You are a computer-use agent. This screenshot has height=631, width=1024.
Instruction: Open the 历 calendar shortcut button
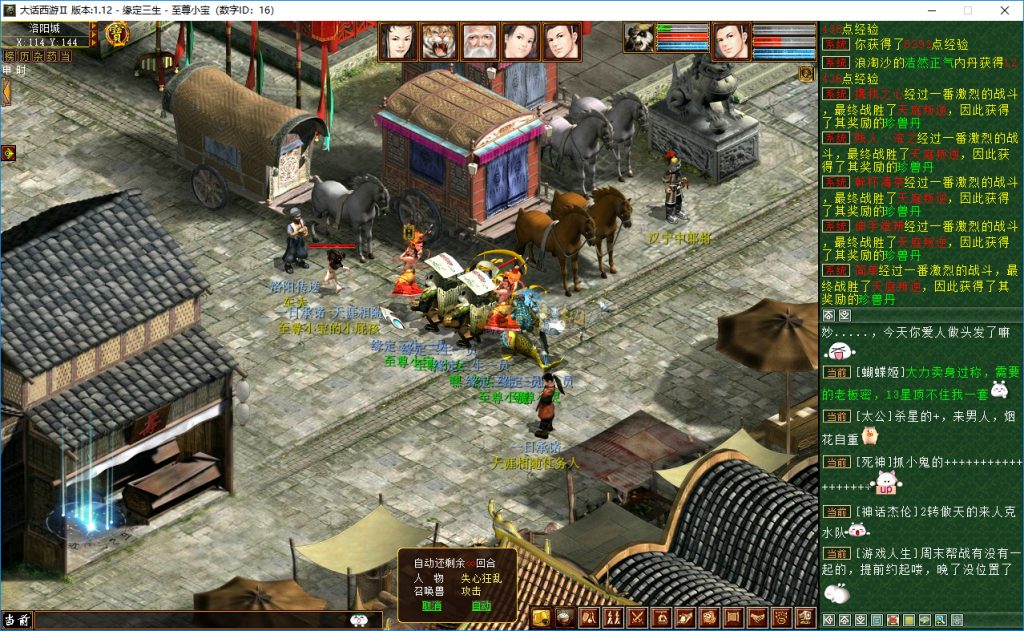tap(24, 57)
